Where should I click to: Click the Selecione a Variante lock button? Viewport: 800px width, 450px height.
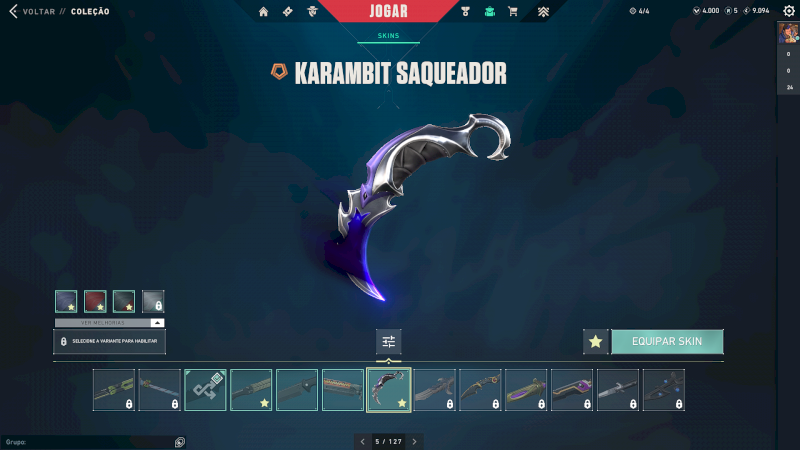[110, 342]
